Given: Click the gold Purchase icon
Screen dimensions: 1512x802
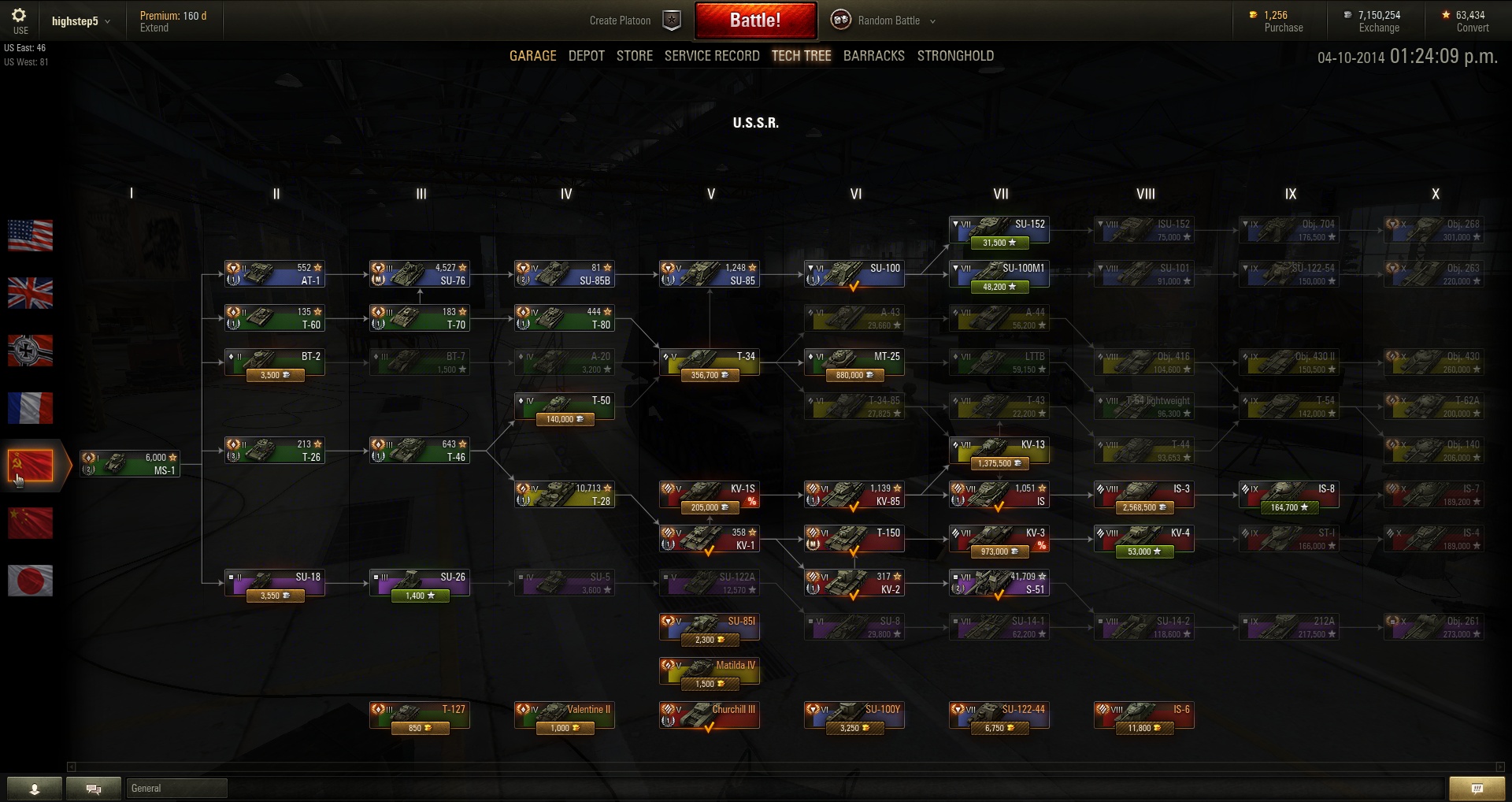Looking at the screenshot, I should pos(1252,14).
